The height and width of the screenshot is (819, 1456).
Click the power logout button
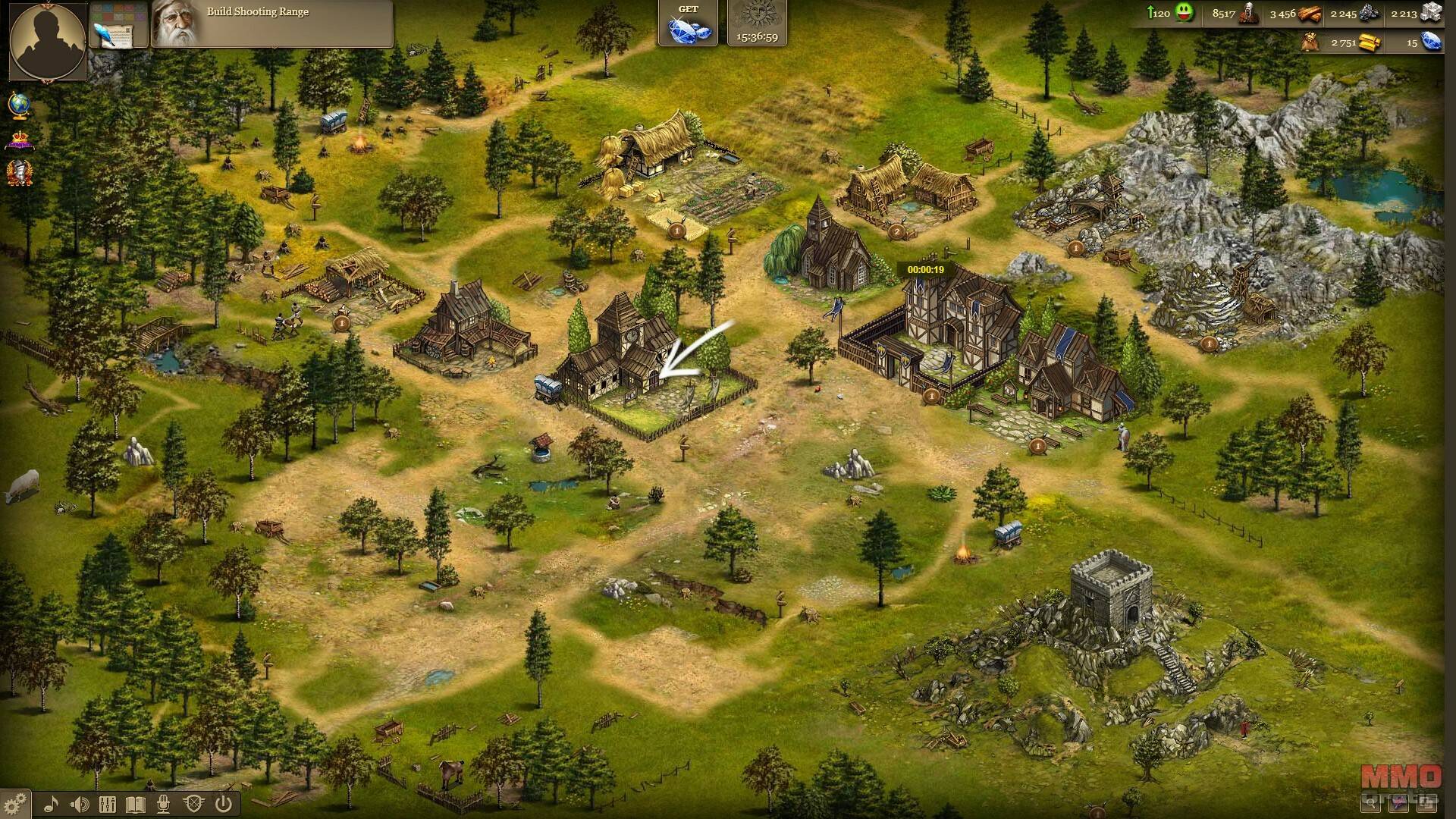223,804
